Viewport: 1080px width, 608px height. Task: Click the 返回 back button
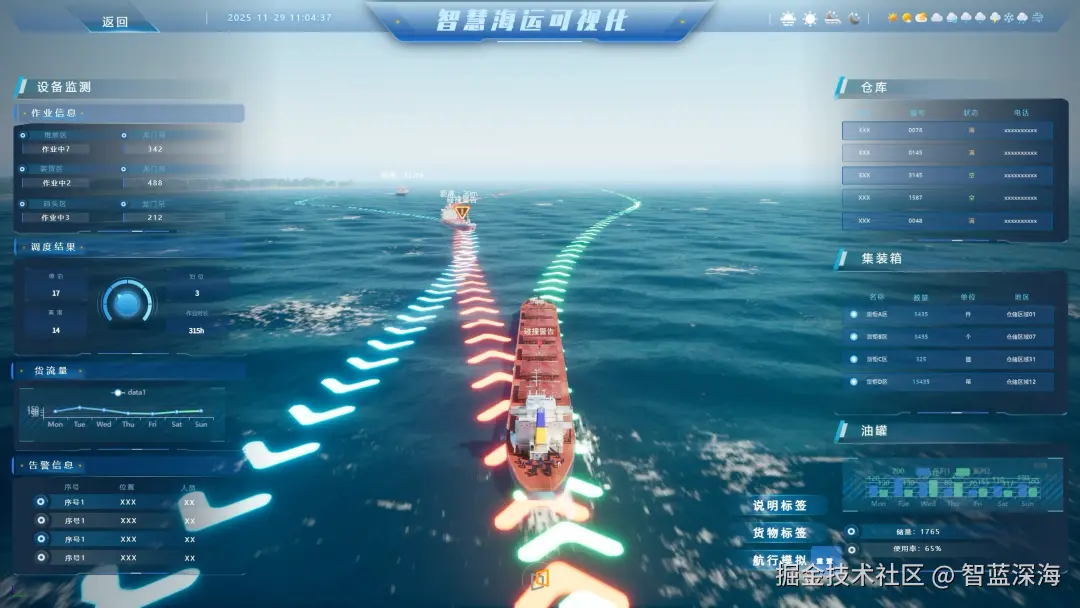pyautogui.click(x=115, y=21)
